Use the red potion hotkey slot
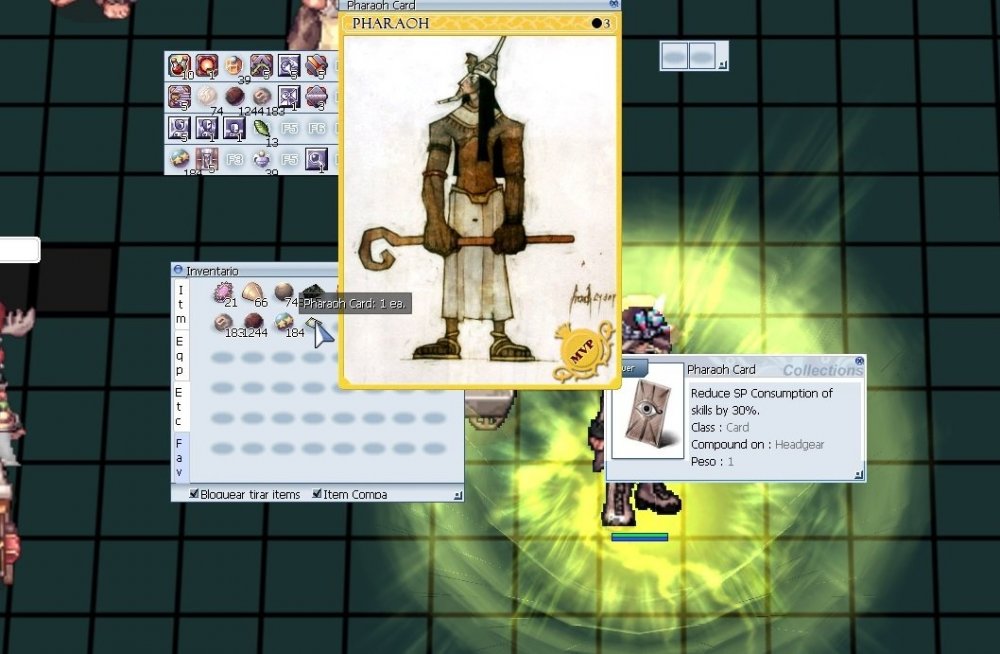Viewport: 1000px width, 654px height. (x=181, y=67)
